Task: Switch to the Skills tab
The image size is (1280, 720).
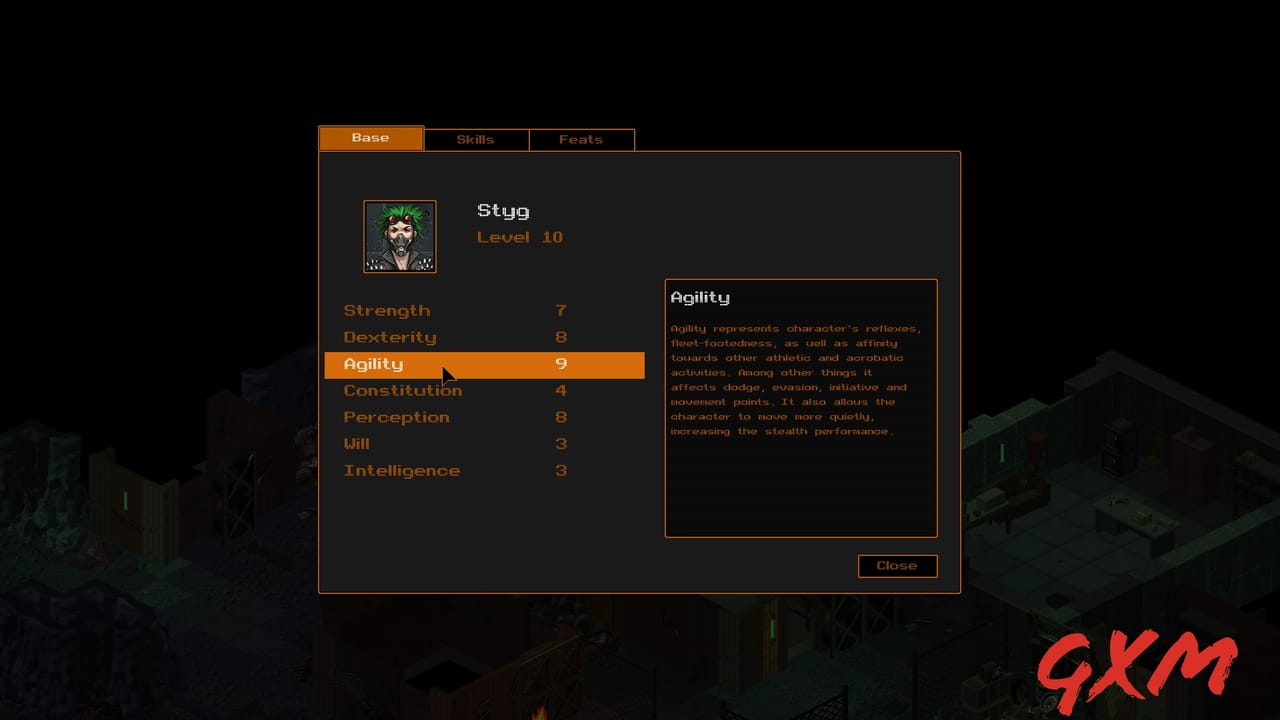Action: tap(476, 139)
